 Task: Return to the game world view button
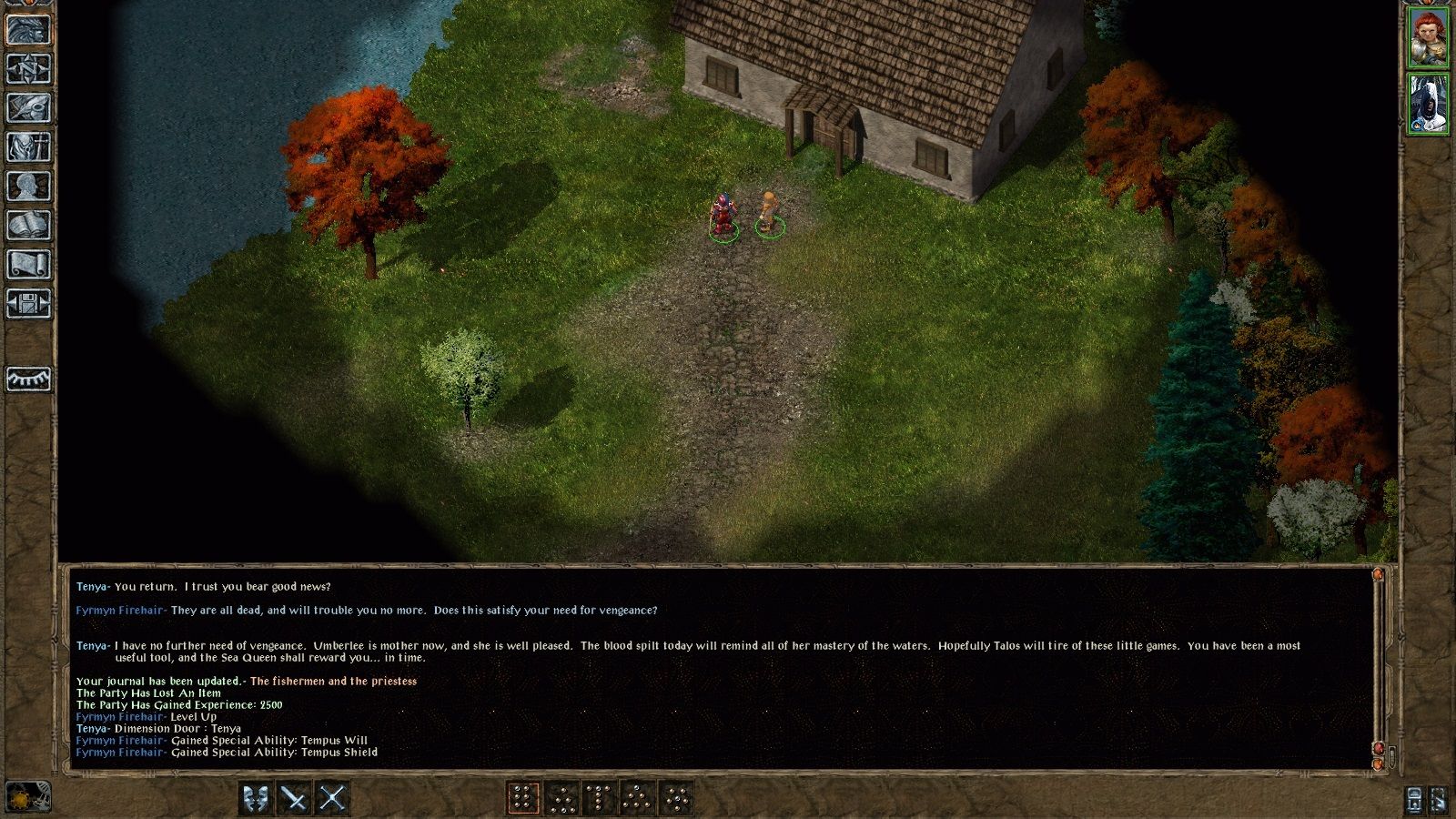click(28, 29)
